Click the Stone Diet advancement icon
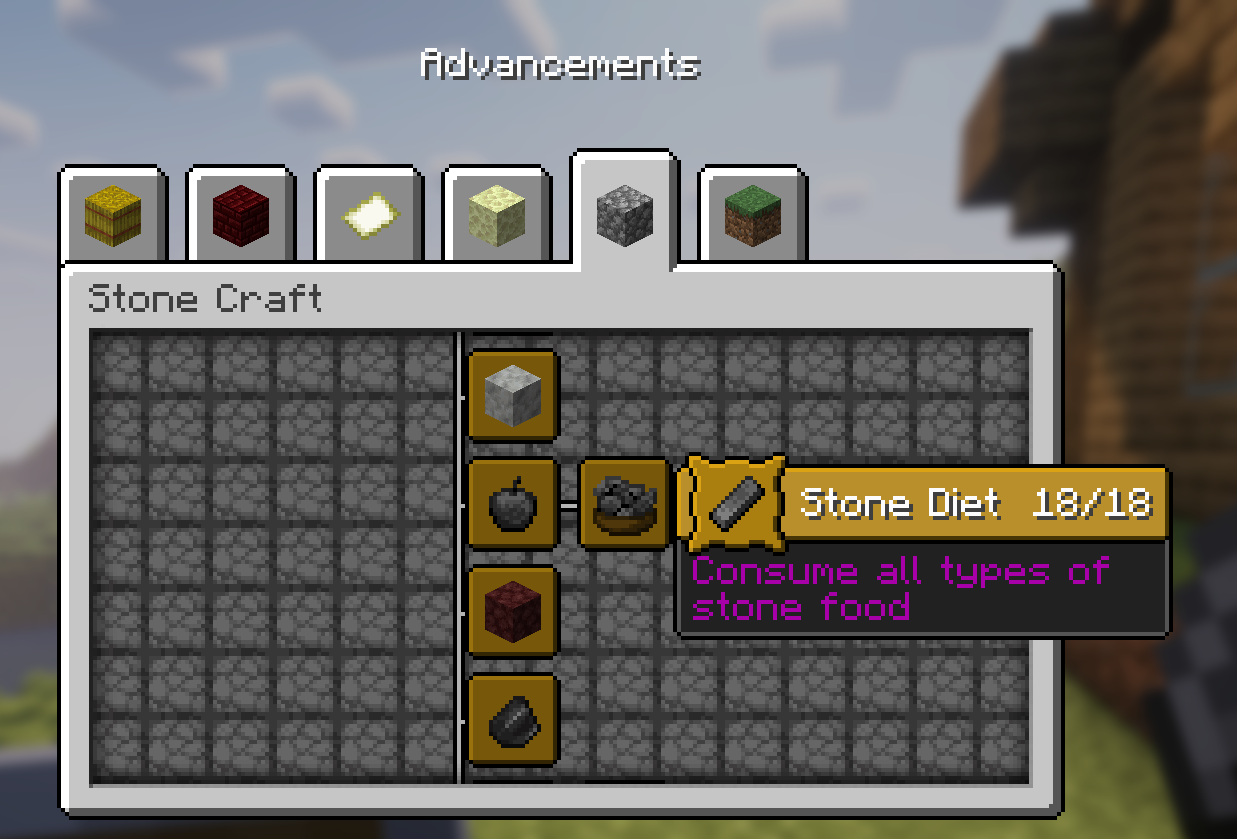The height and width of the screenshot is (839, 1237). point(735,504)
